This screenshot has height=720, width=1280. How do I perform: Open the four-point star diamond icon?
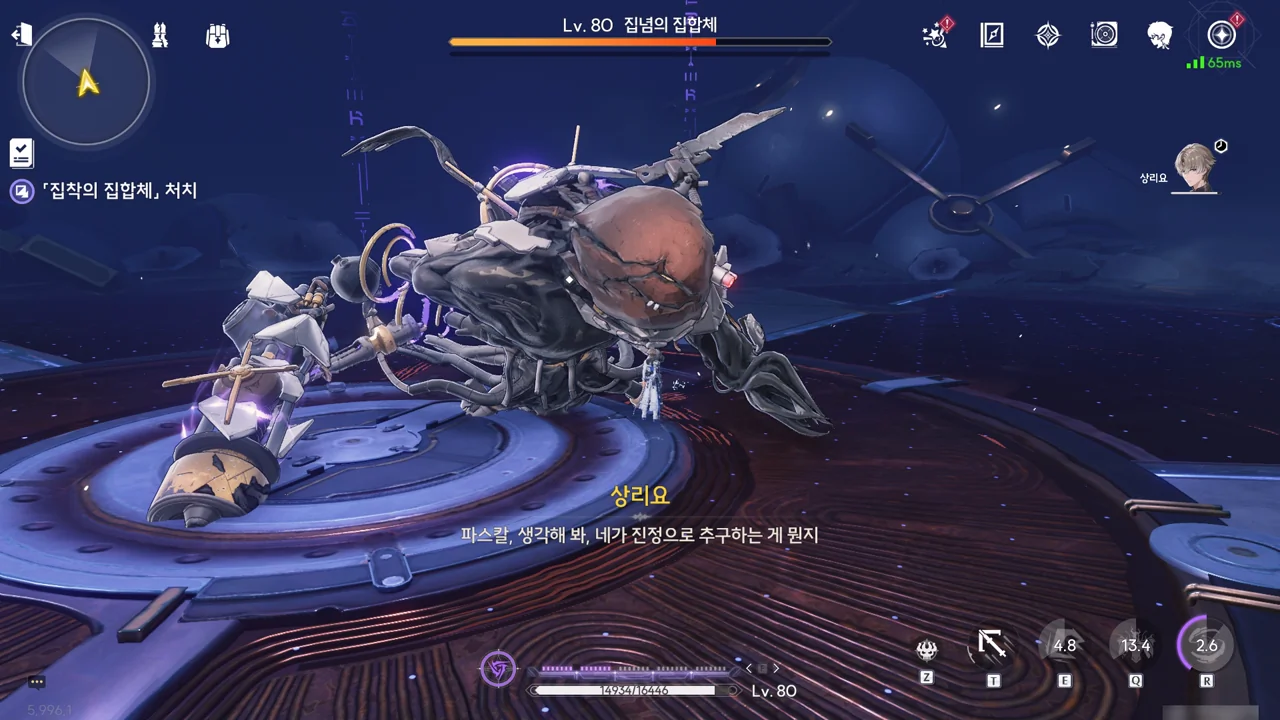pyautogui.click(x=1047, y=36)
